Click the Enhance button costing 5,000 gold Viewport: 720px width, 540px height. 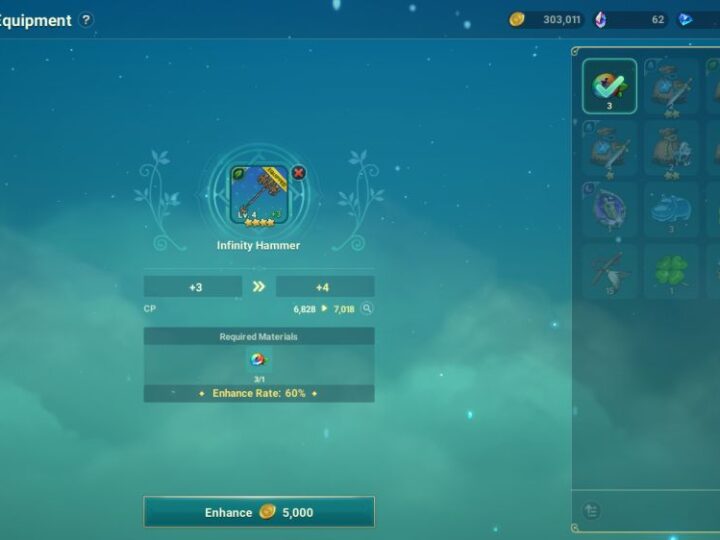pyautogui.click(x=259, y=512)
